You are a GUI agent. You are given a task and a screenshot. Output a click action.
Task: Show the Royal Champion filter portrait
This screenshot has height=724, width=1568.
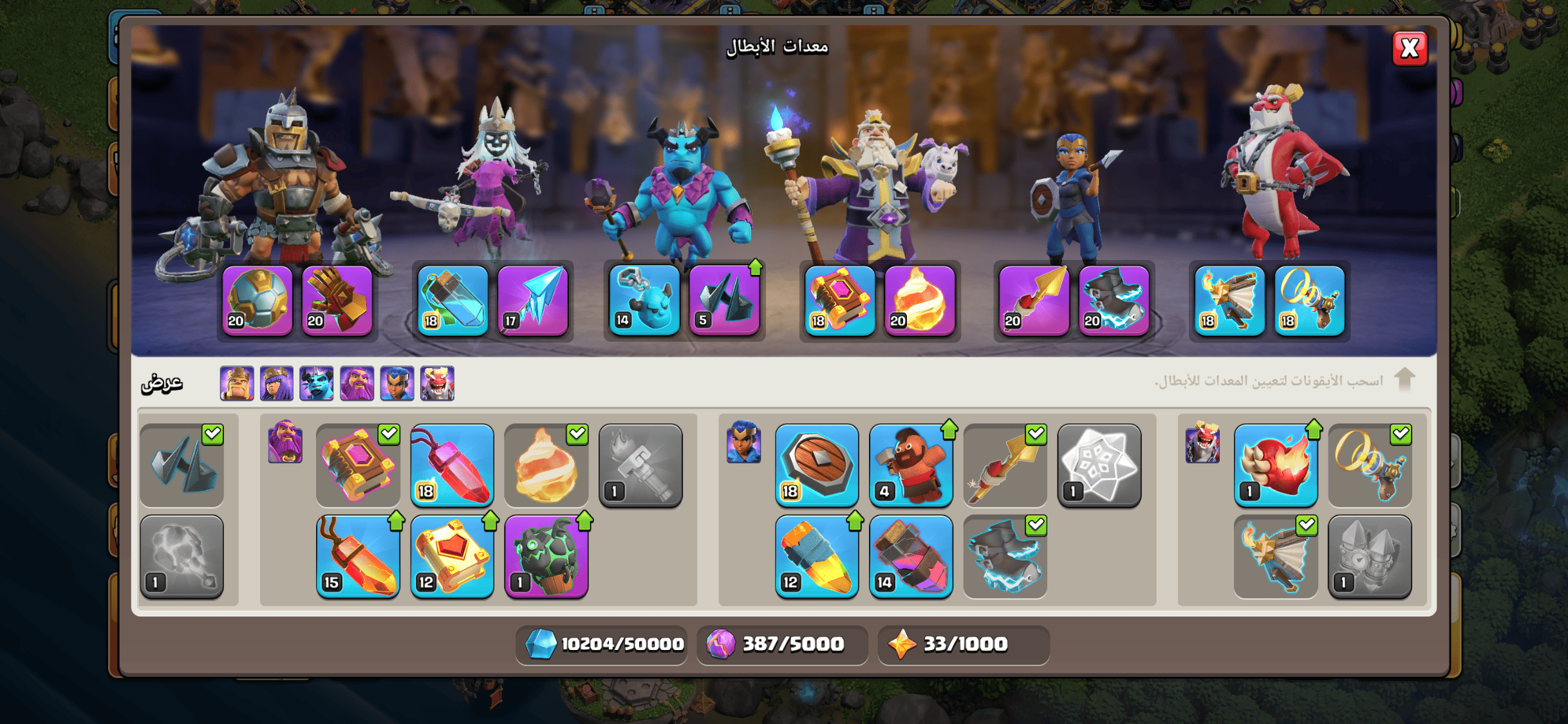pos(397,384)
